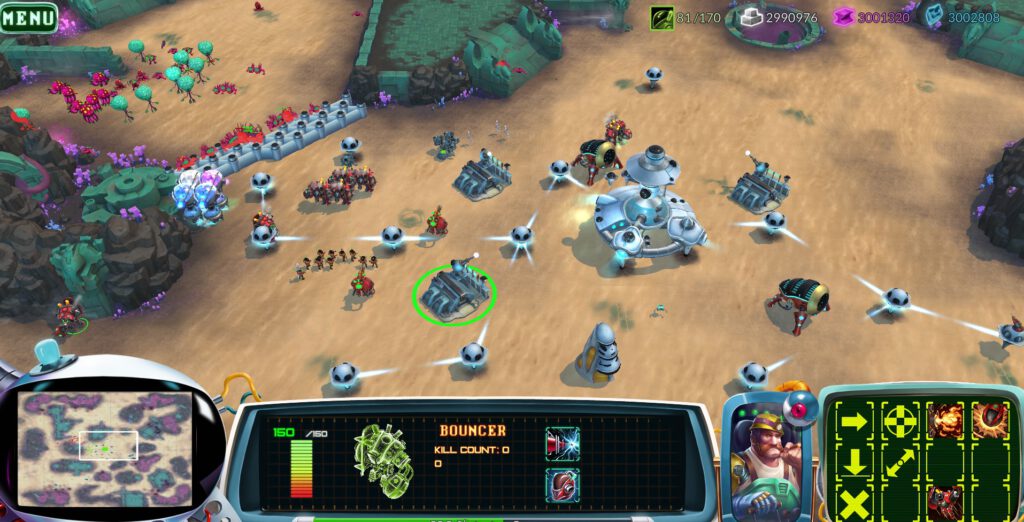Open the MENU button
This screenshot has height=522, width=1024.
(29, 17)
